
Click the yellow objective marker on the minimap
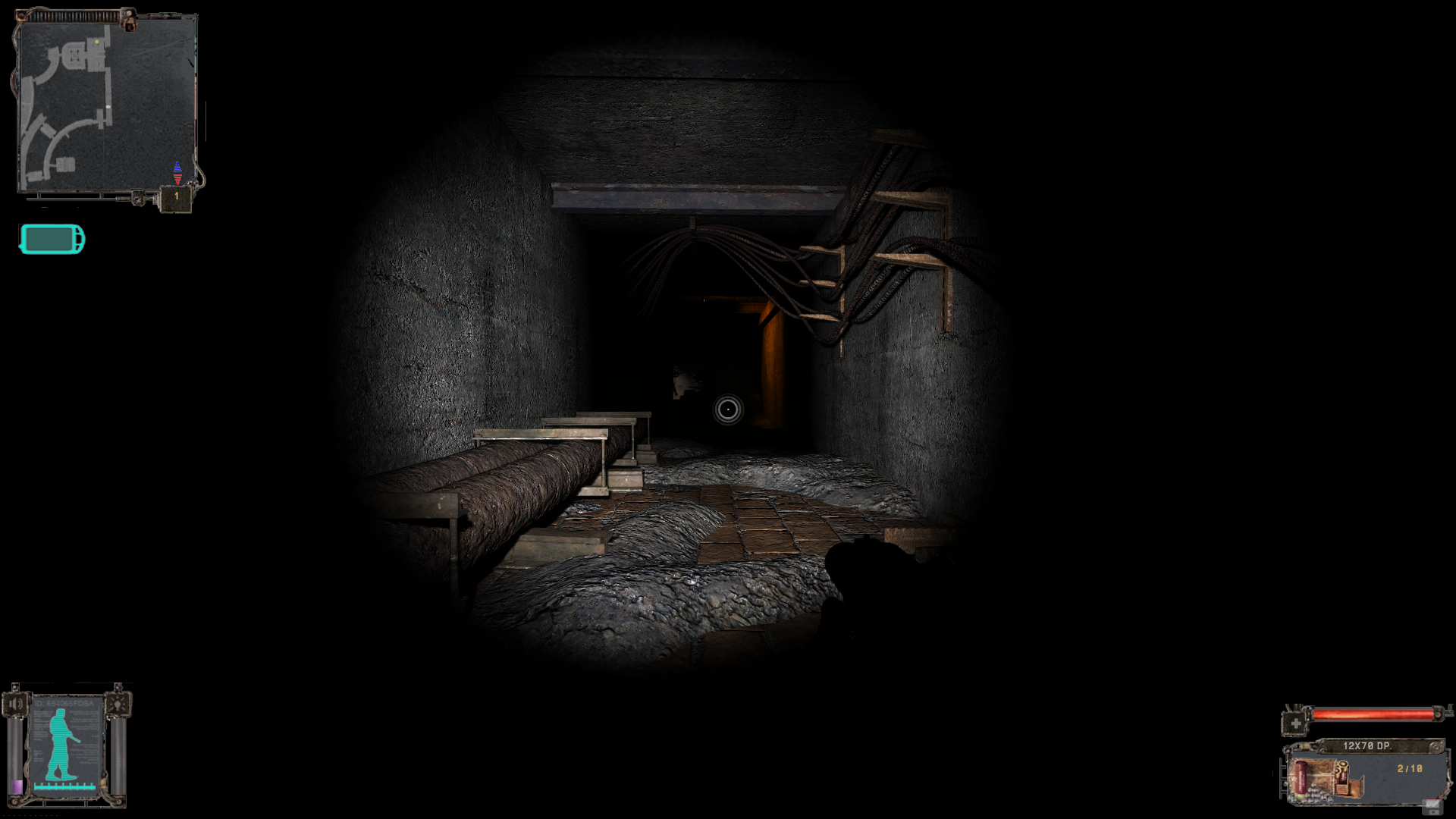click(97, 41)
